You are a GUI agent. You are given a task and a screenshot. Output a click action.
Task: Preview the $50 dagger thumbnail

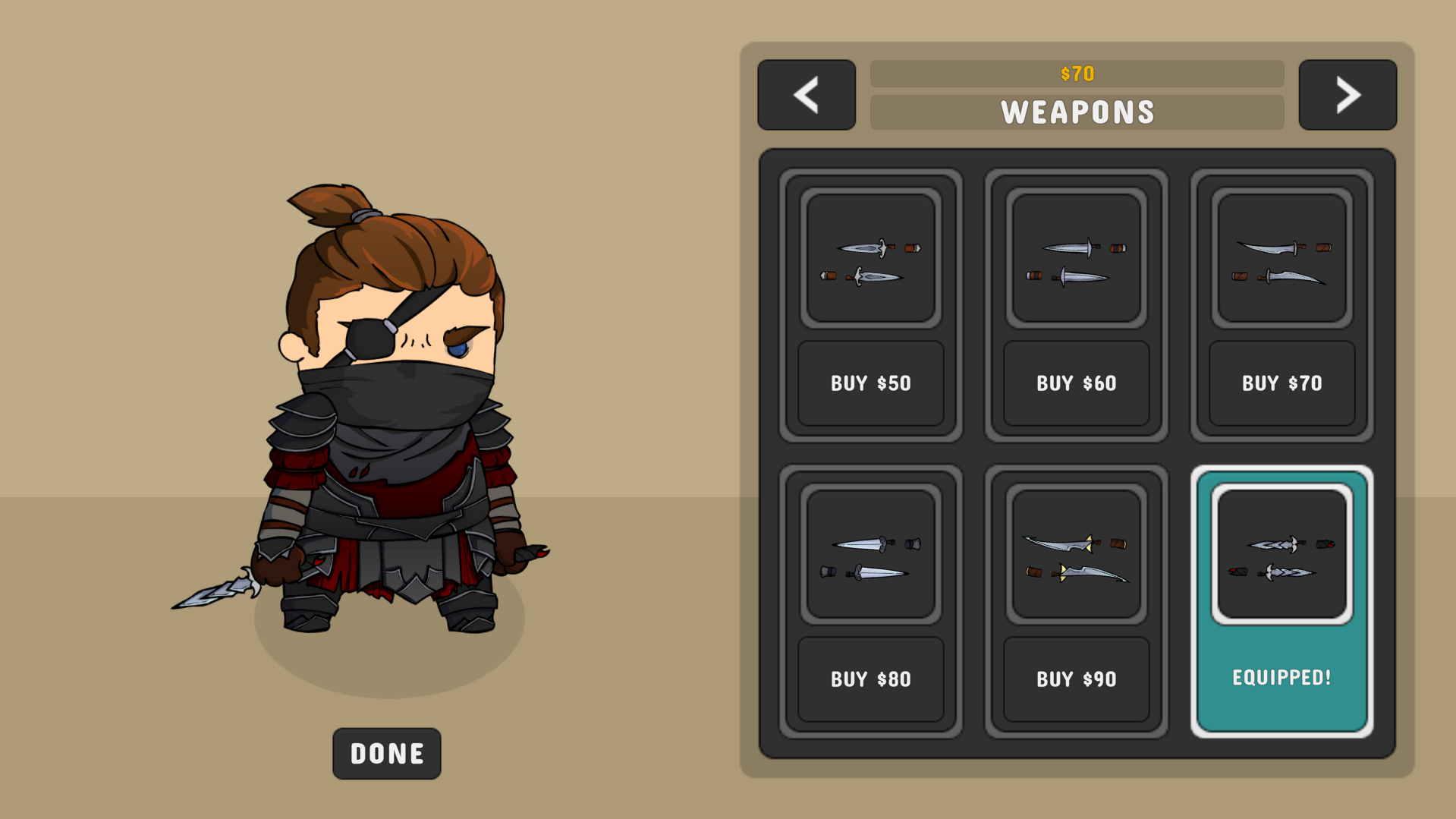pos(870,258)
